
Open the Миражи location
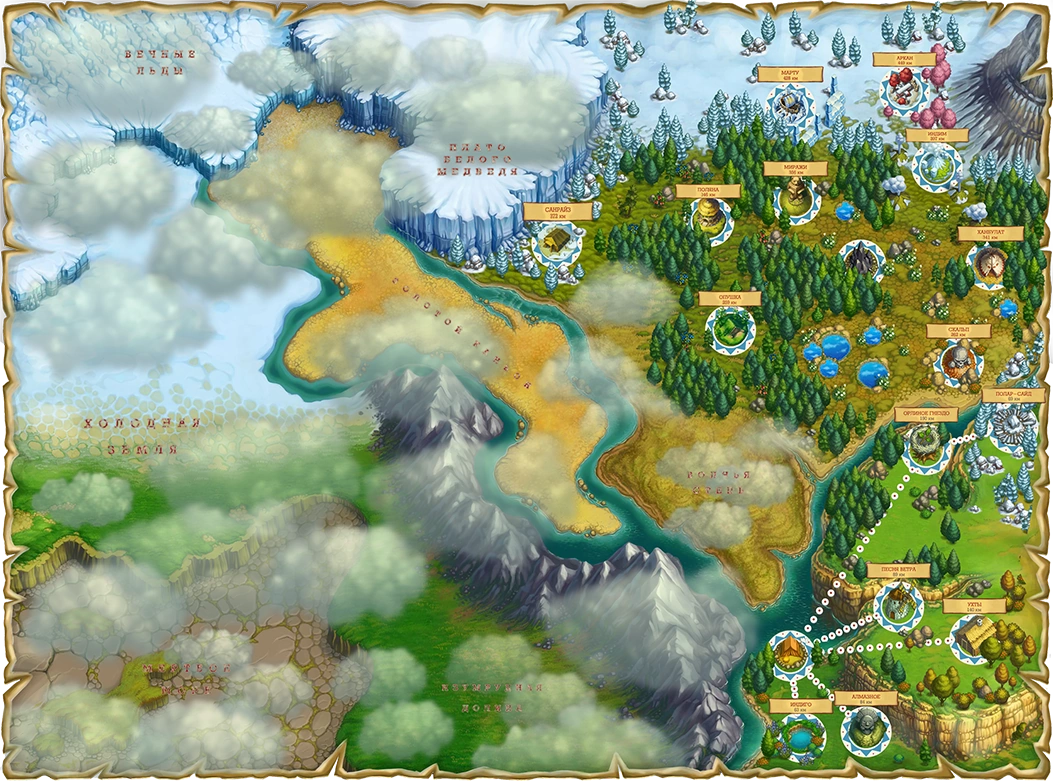[x=796, y=195]
